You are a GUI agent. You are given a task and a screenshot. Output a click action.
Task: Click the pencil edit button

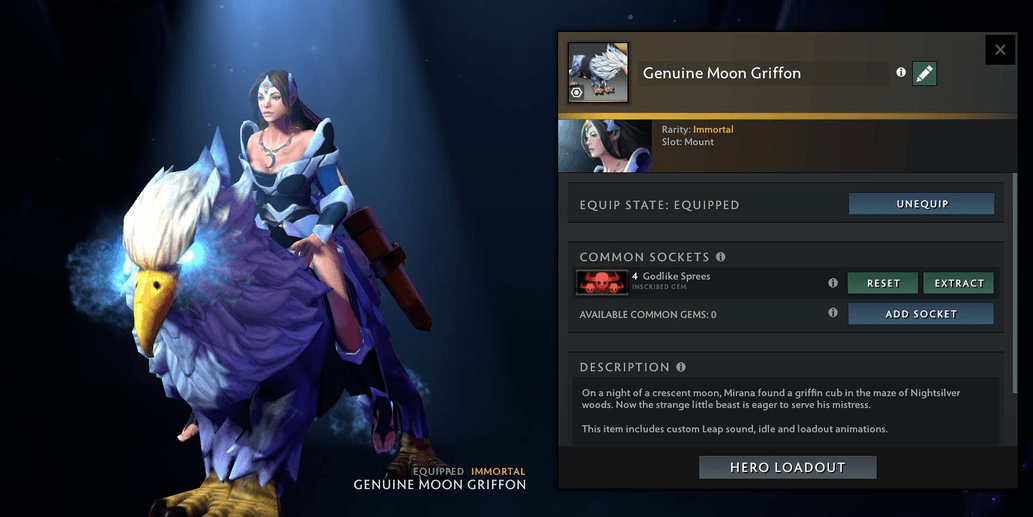click(x=925, y=73)
